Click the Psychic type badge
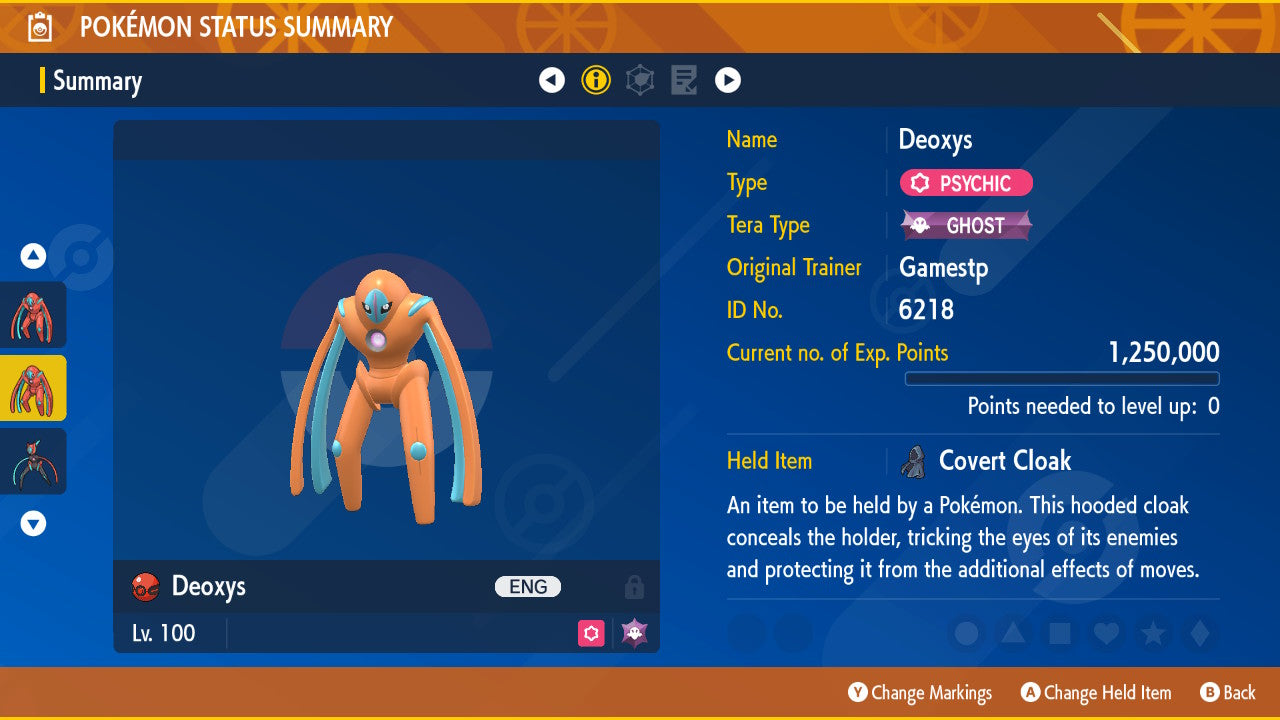This screenshot has height=720, width=1280. tap(966, 183)
